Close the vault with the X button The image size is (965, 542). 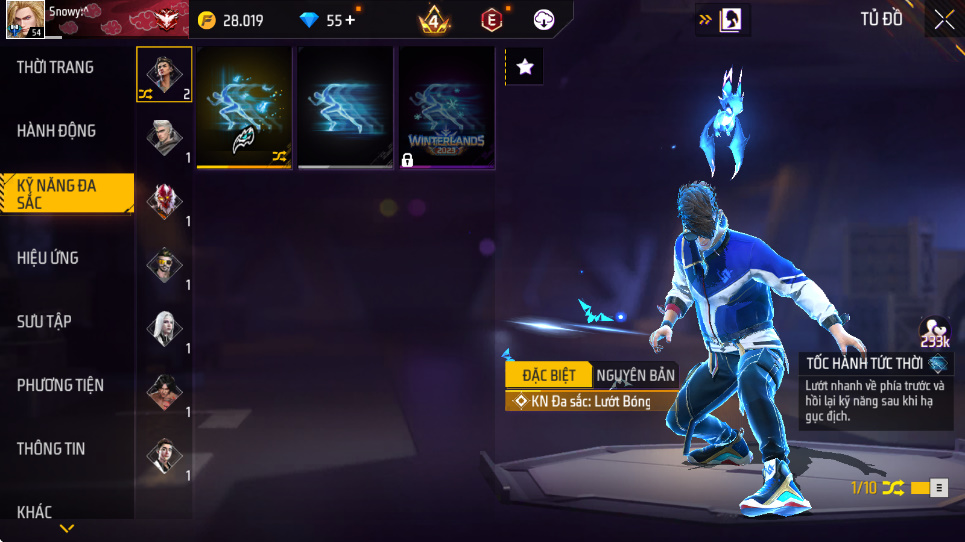point(944,19)
